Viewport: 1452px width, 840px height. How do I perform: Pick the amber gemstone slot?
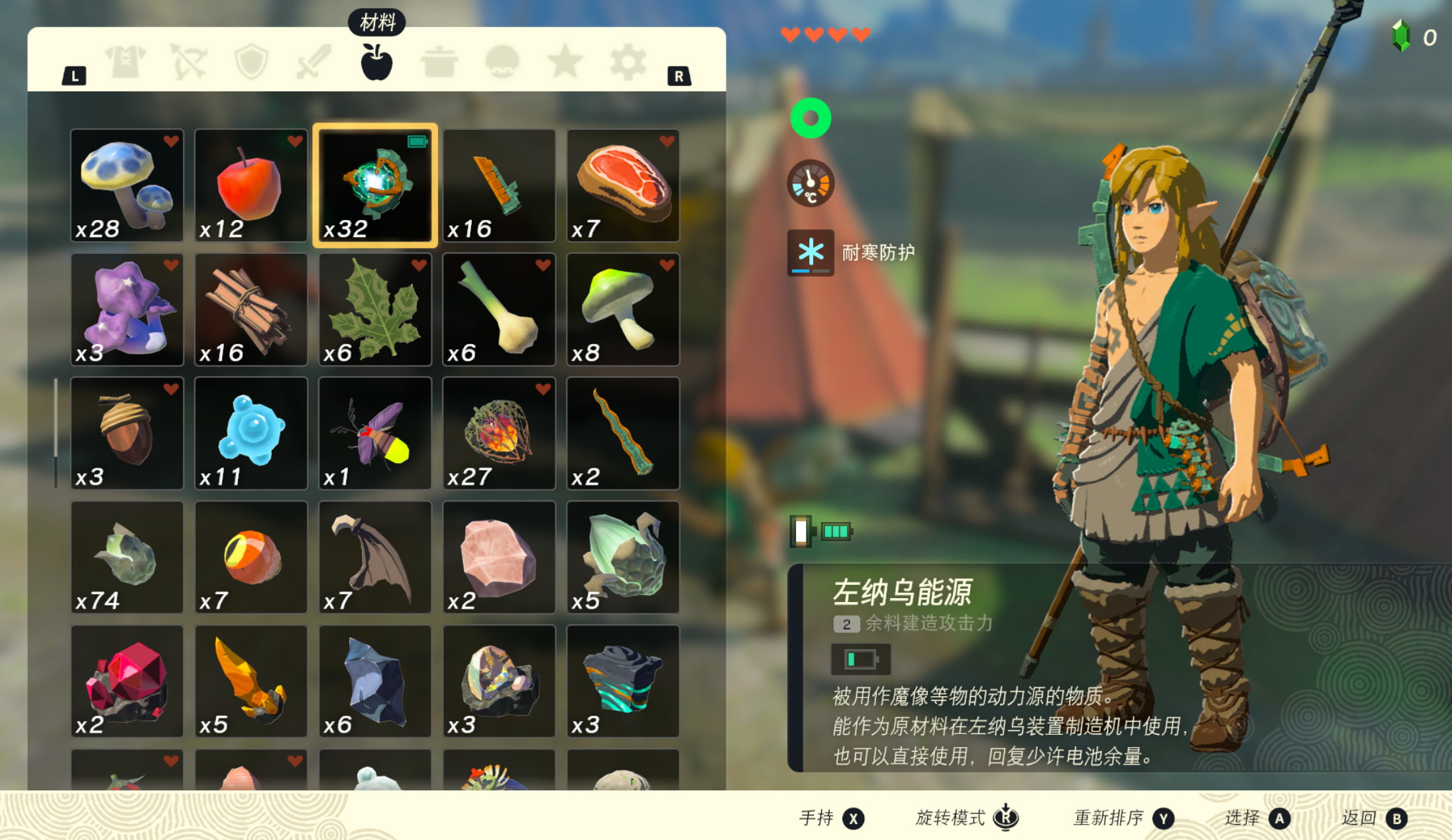(x=251, y=681)
